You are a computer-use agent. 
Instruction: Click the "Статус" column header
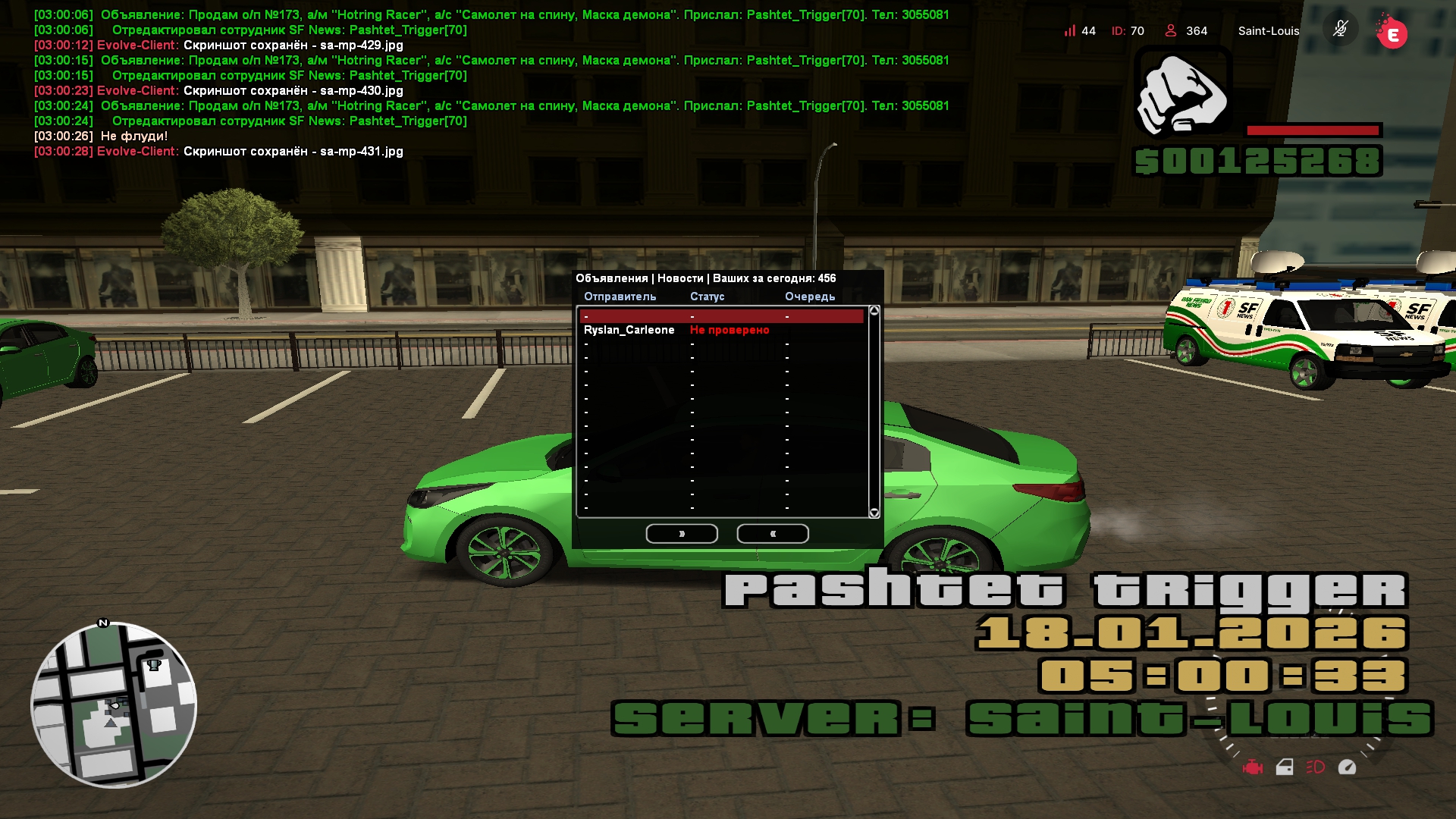[707, 297]
